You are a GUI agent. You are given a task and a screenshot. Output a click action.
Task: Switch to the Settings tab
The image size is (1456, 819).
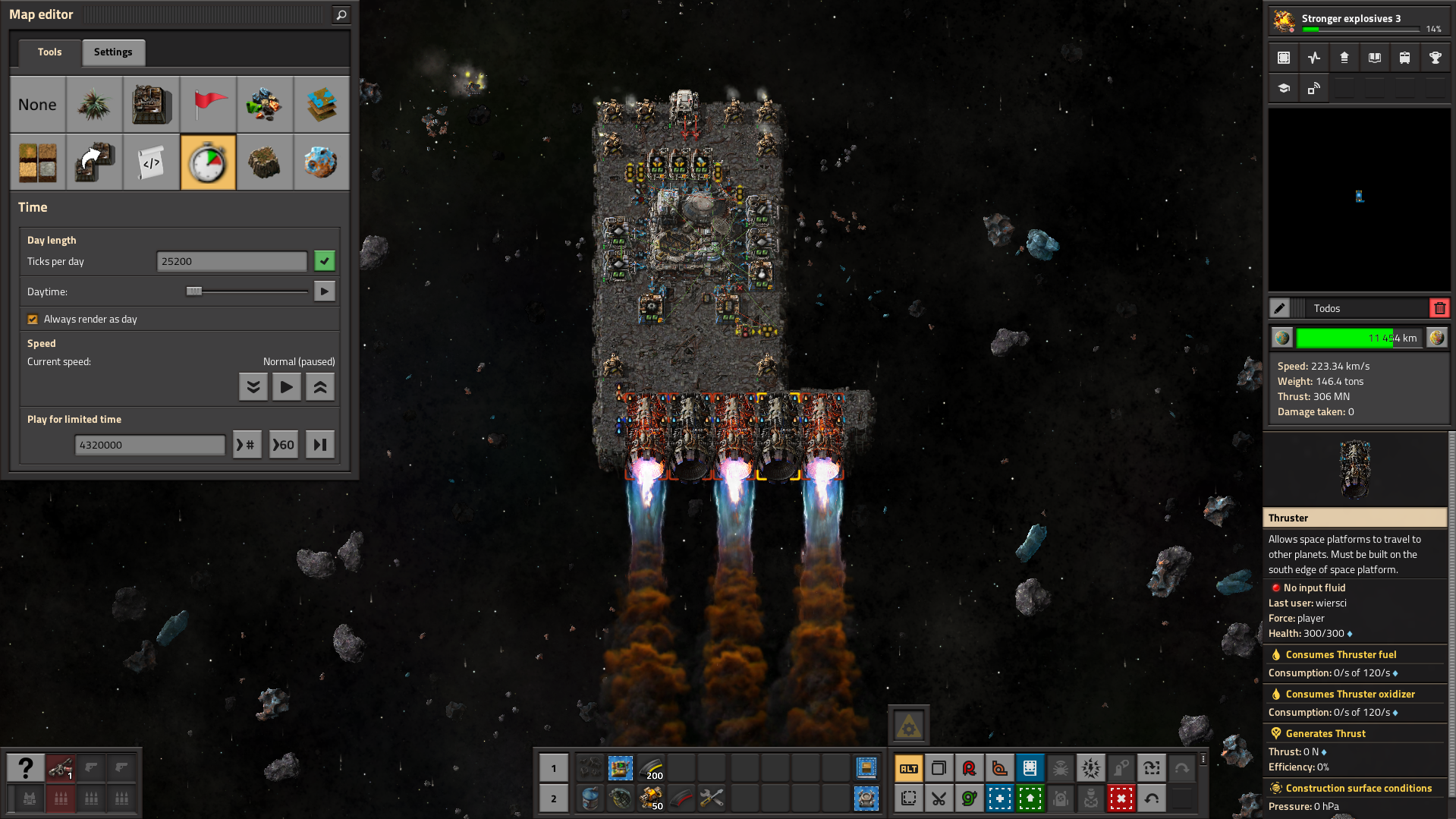pyautogui.click(x=113, y=52)
